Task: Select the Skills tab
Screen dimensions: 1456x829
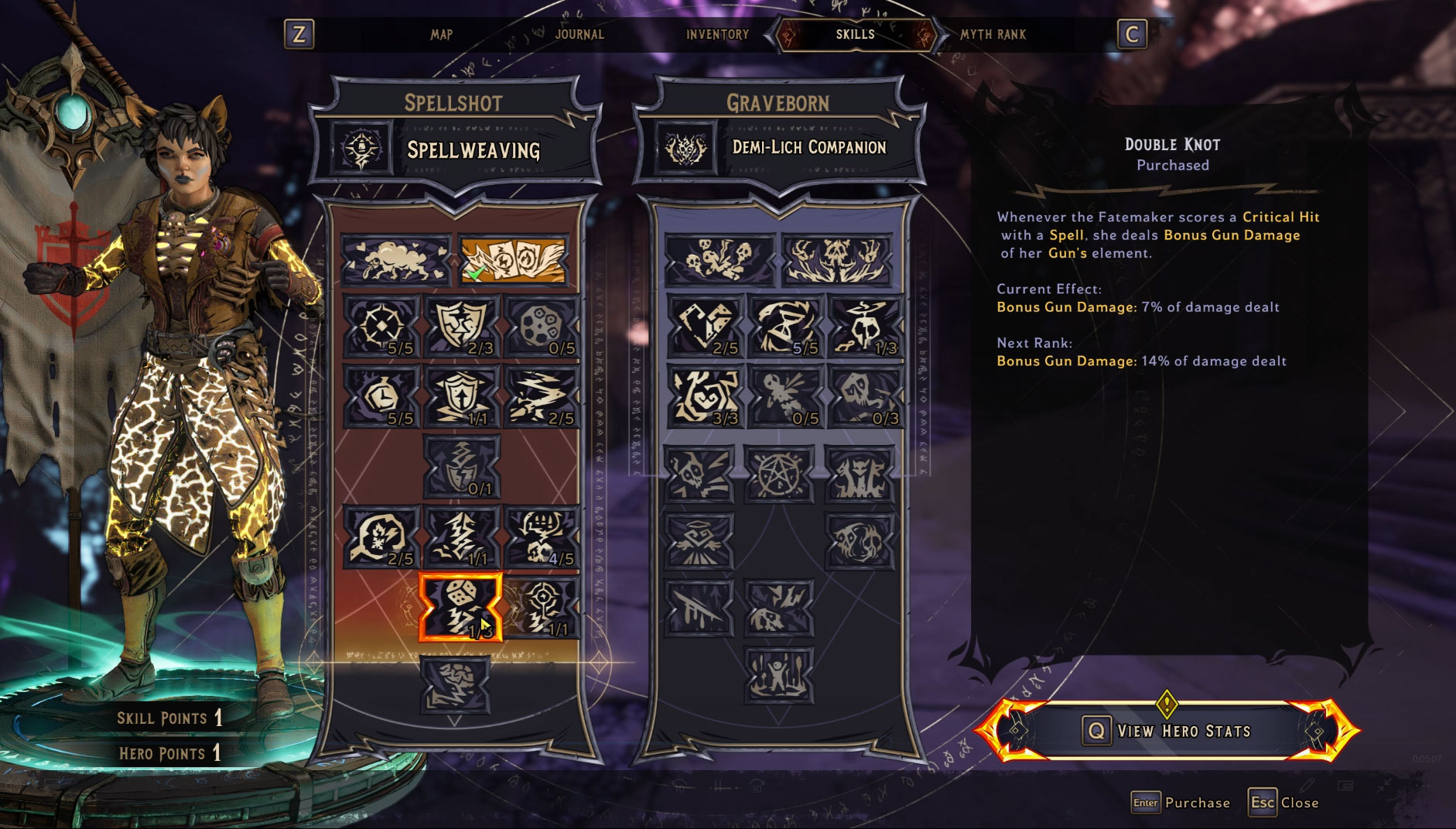Action: coord(855,34)
